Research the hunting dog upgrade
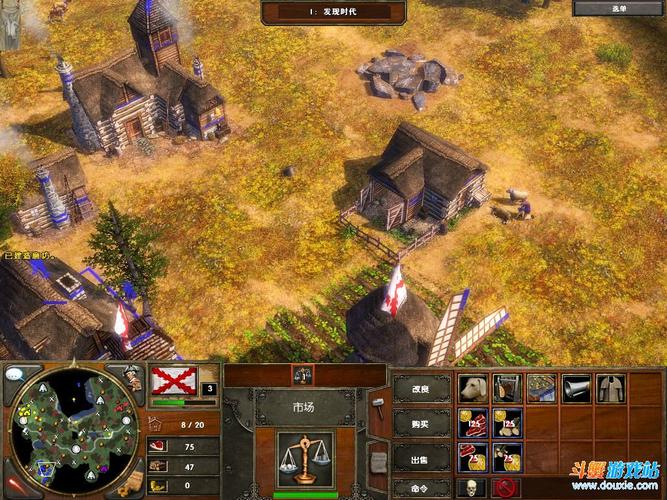Screen dimensions: 667x500 472,388
